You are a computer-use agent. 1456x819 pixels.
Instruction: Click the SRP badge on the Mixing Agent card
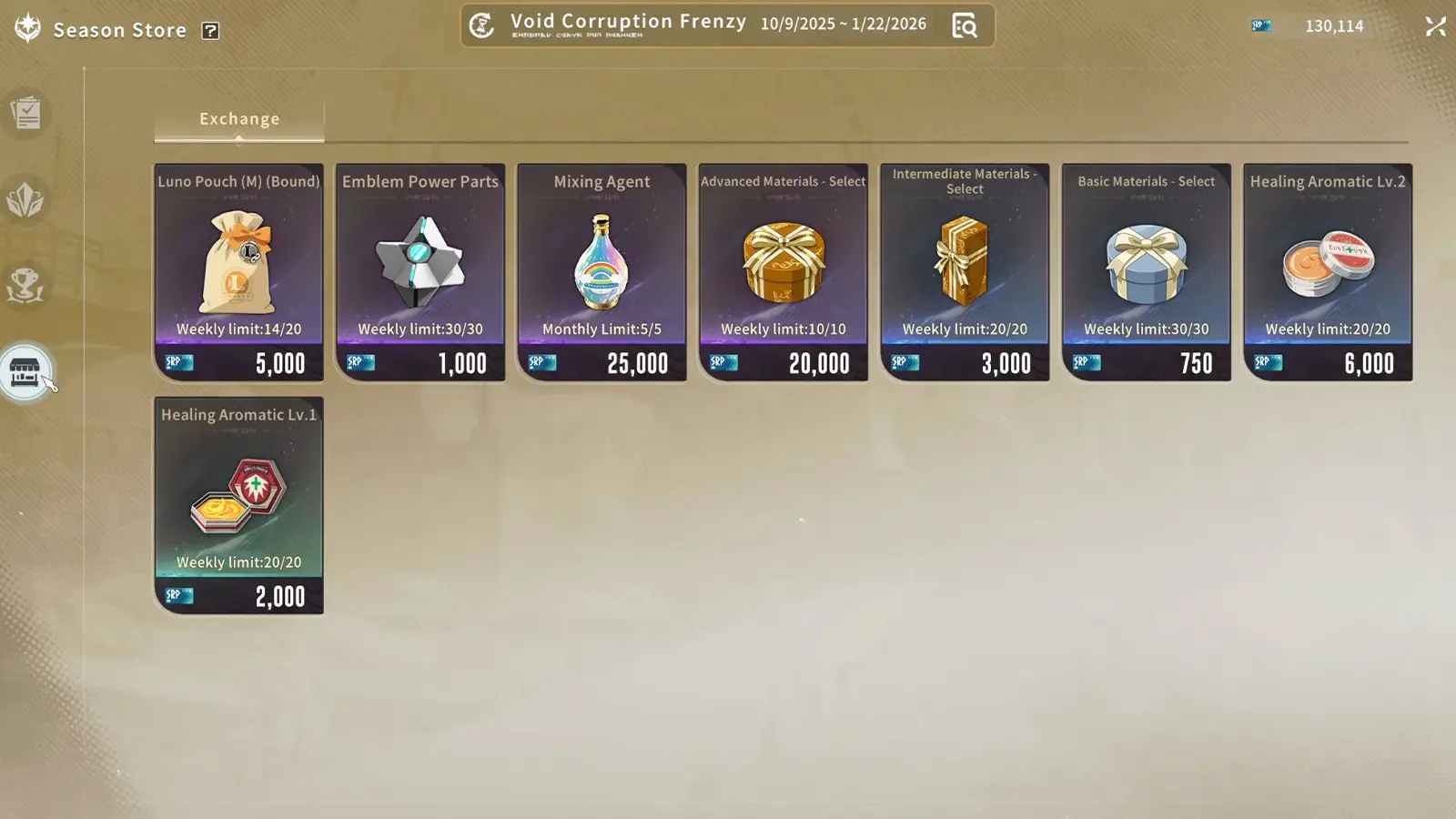point(541,362)
